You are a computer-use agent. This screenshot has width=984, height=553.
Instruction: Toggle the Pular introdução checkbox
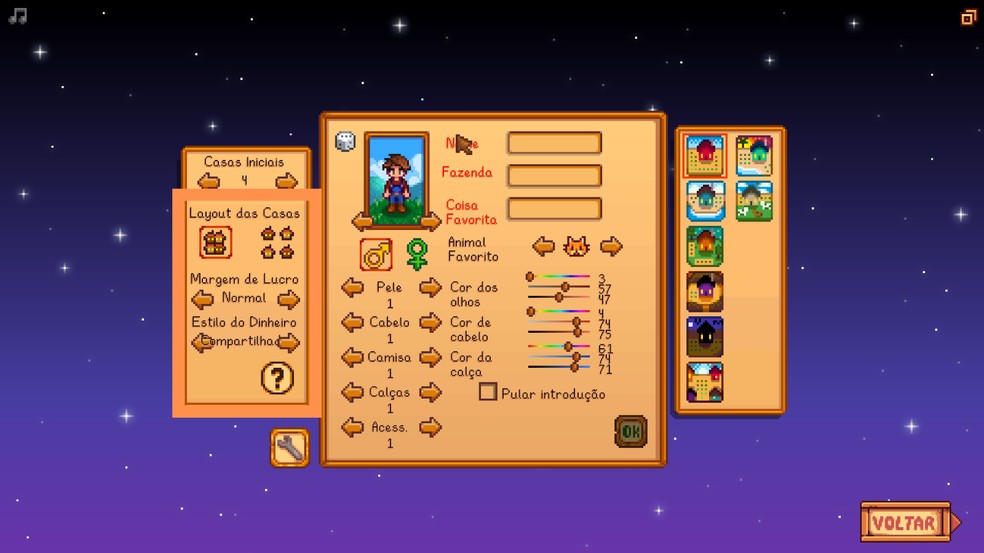(x=488, y=392)
